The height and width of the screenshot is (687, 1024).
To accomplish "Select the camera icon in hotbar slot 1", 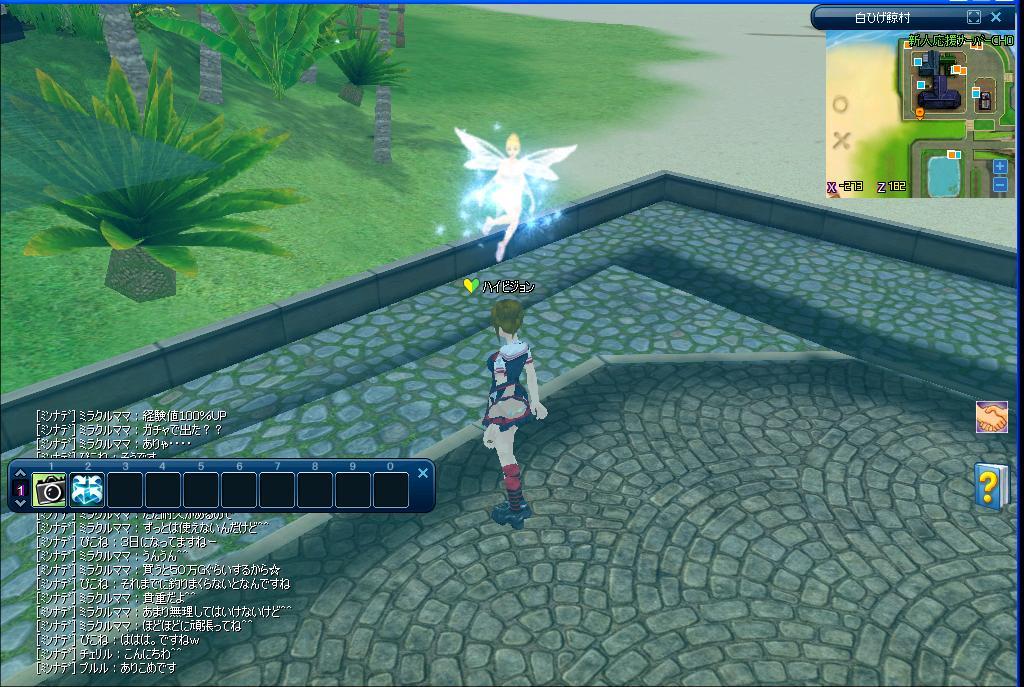I will point(50,490).
